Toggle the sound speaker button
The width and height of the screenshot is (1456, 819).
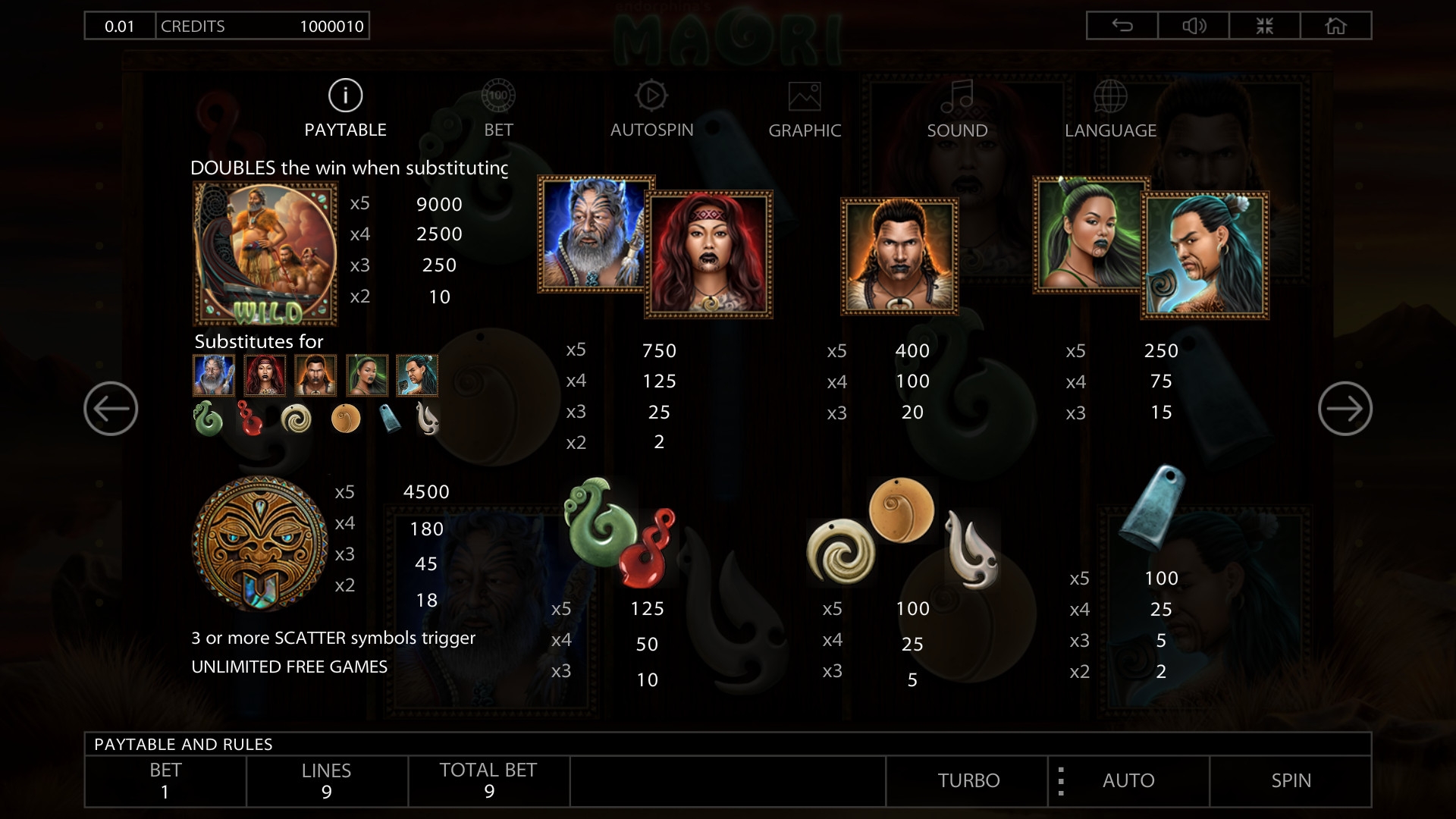click(x=1194, y=26)
